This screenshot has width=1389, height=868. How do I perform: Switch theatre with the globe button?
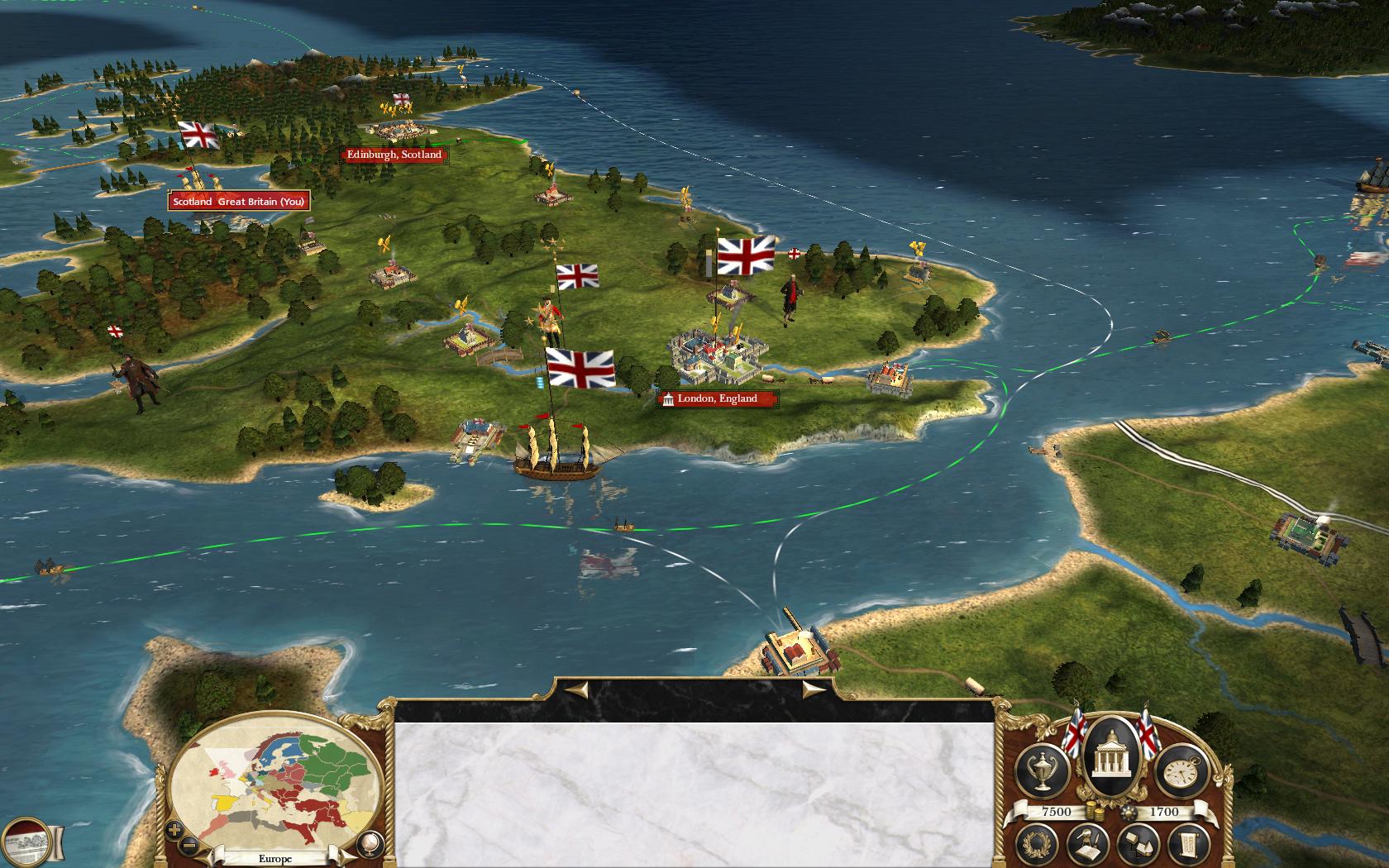tap(369, 844)
